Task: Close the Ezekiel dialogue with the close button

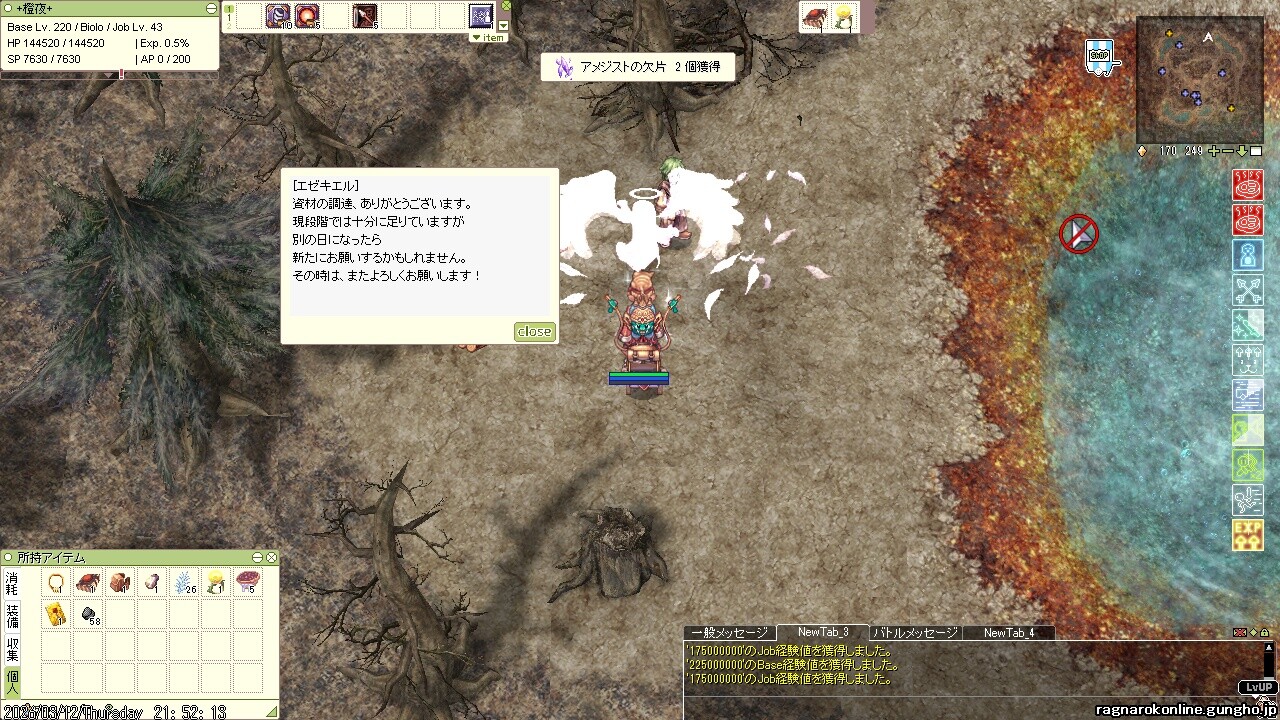Action: click(534, 331)
